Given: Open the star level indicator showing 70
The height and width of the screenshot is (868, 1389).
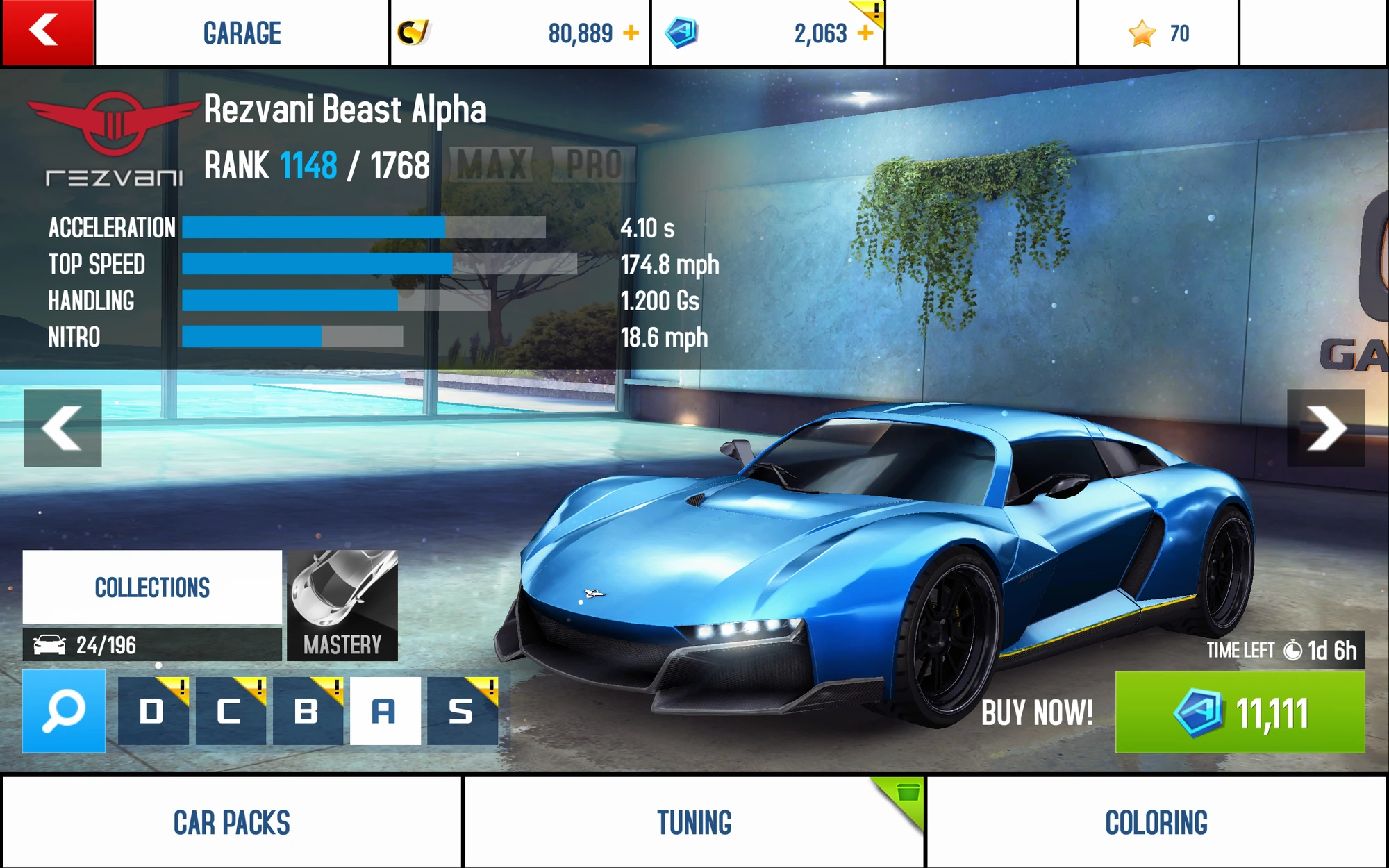Looking at the screenshot, I should point(1158,33).
